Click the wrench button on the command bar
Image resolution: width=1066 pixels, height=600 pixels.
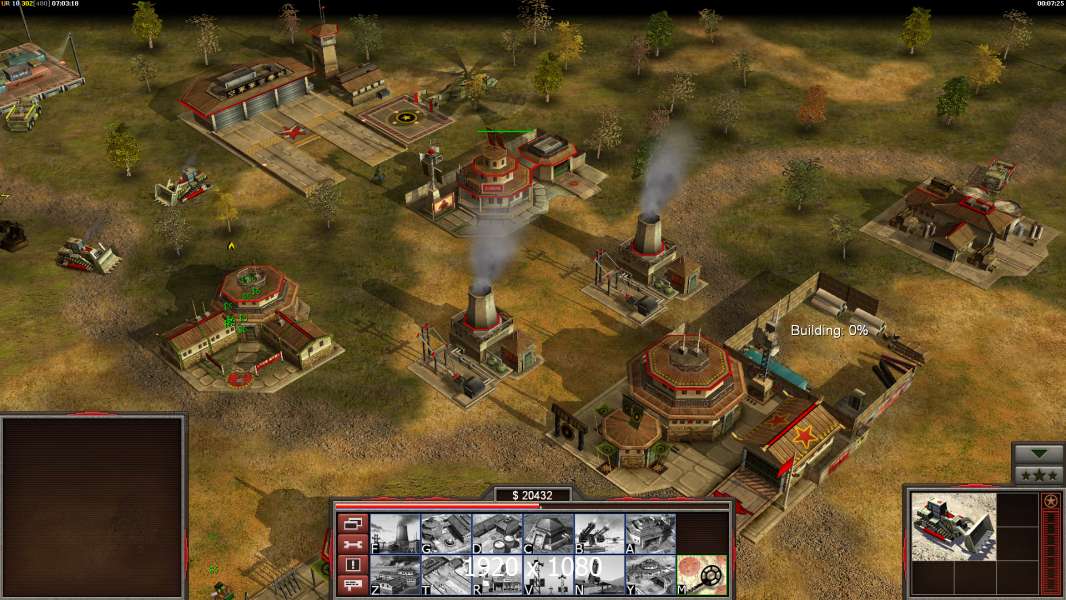pos(351,544)
